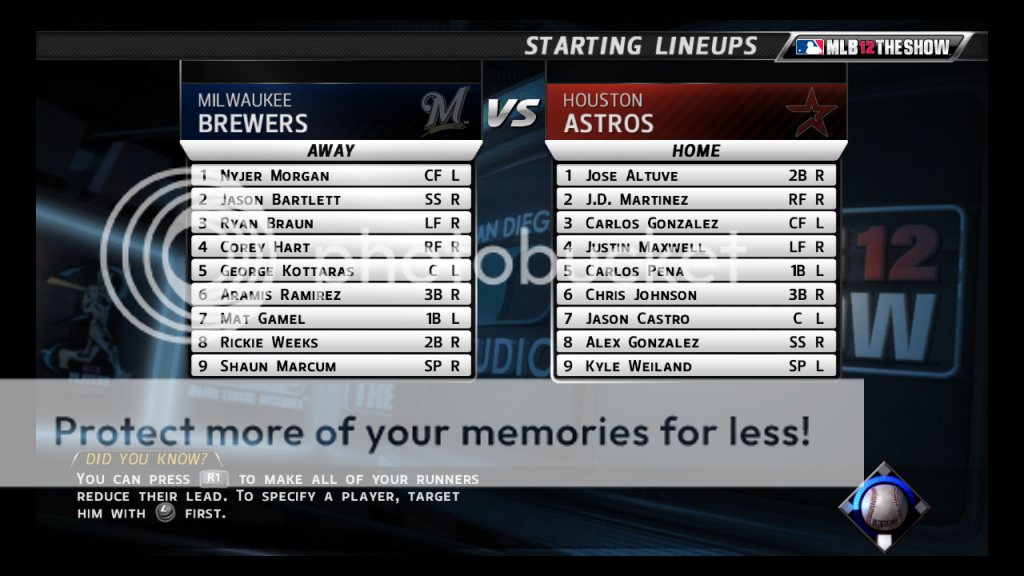The height and width of the screenshot is (576, 1024).
Task: Click Ryan Braun's lineup entry
Action: [330, 223]
